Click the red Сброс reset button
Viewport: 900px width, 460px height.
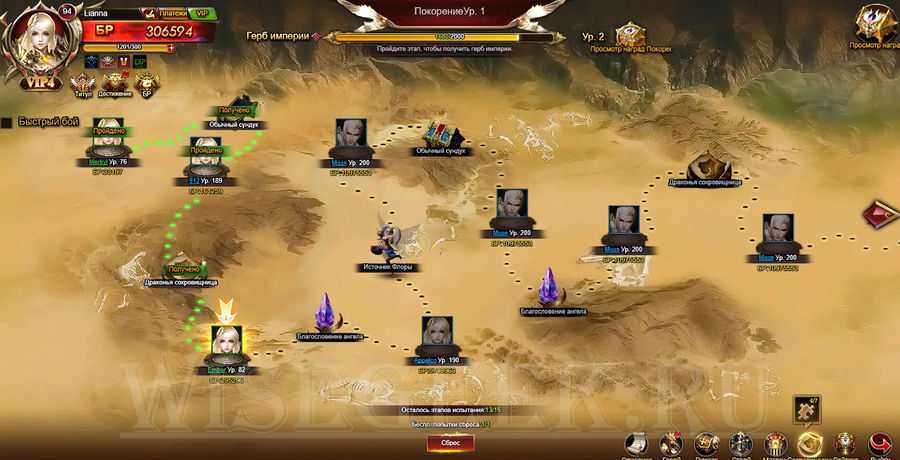(x=450, y=443)
